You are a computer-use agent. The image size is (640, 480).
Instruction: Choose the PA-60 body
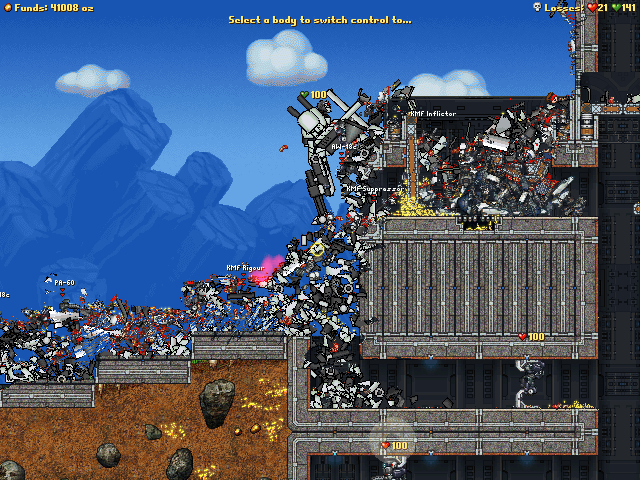[x=65, y=283]
